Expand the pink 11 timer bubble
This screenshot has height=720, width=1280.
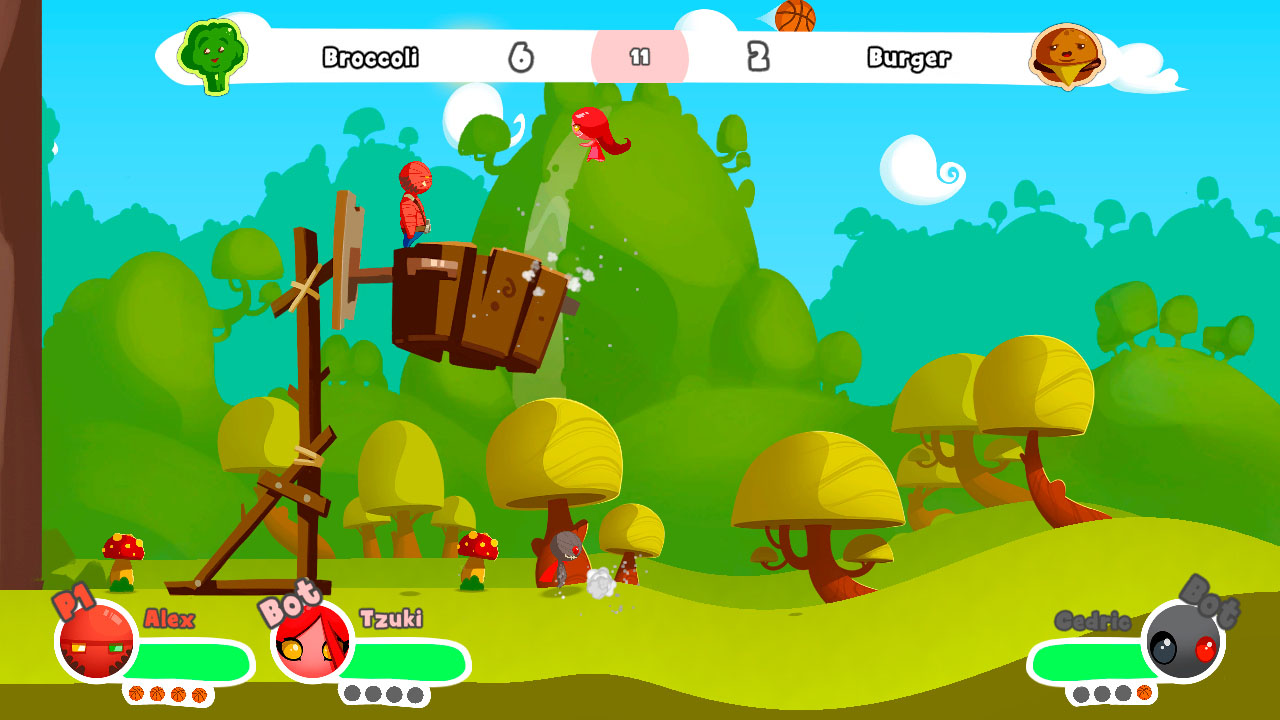[x=640, y=56]
